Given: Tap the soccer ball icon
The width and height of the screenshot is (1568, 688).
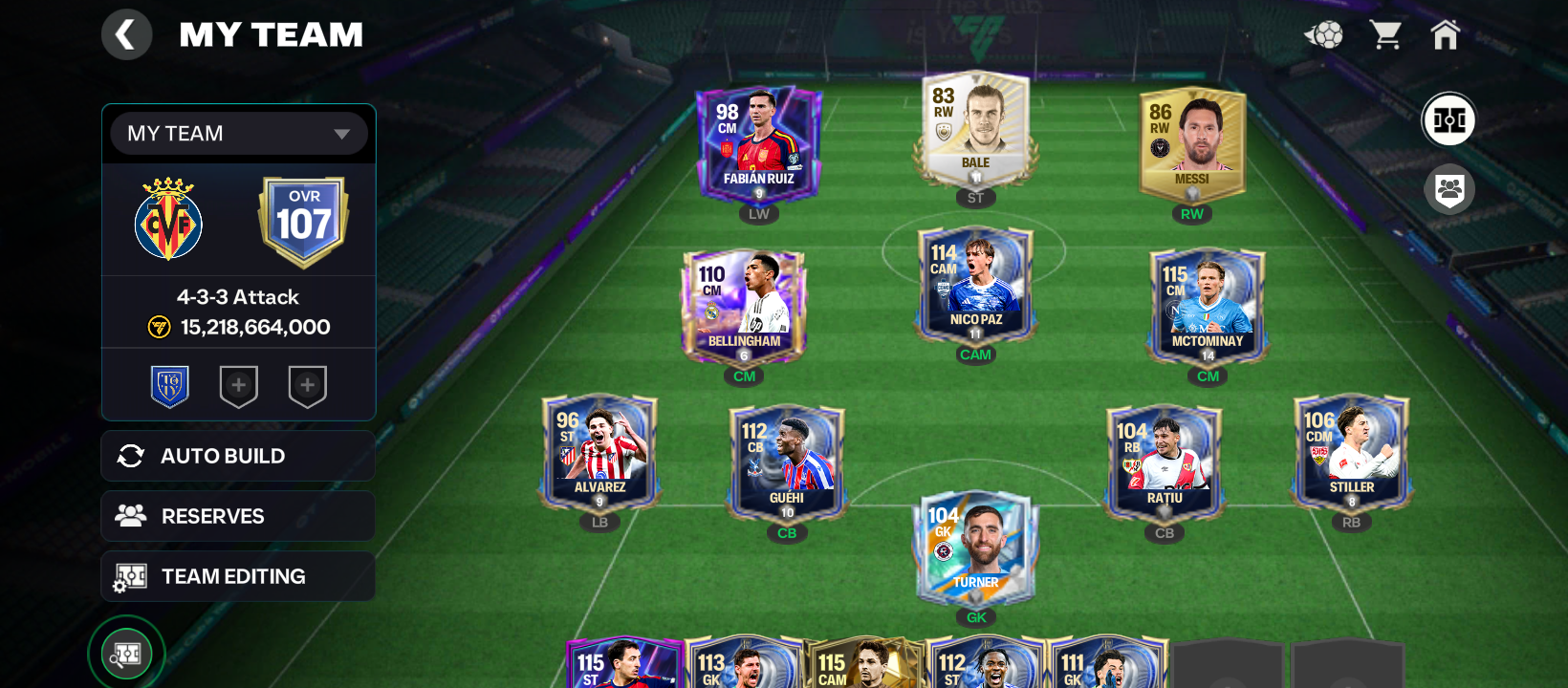Looking at the screenshot, I should point(1324,35).
